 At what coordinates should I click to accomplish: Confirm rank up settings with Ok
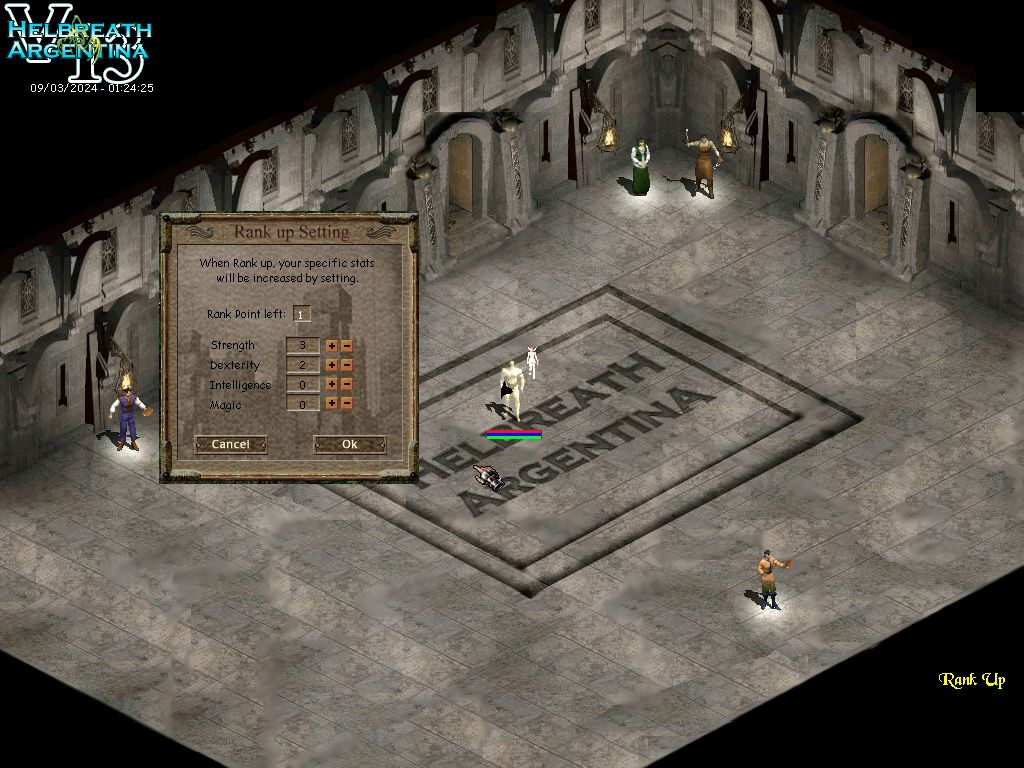349,444
